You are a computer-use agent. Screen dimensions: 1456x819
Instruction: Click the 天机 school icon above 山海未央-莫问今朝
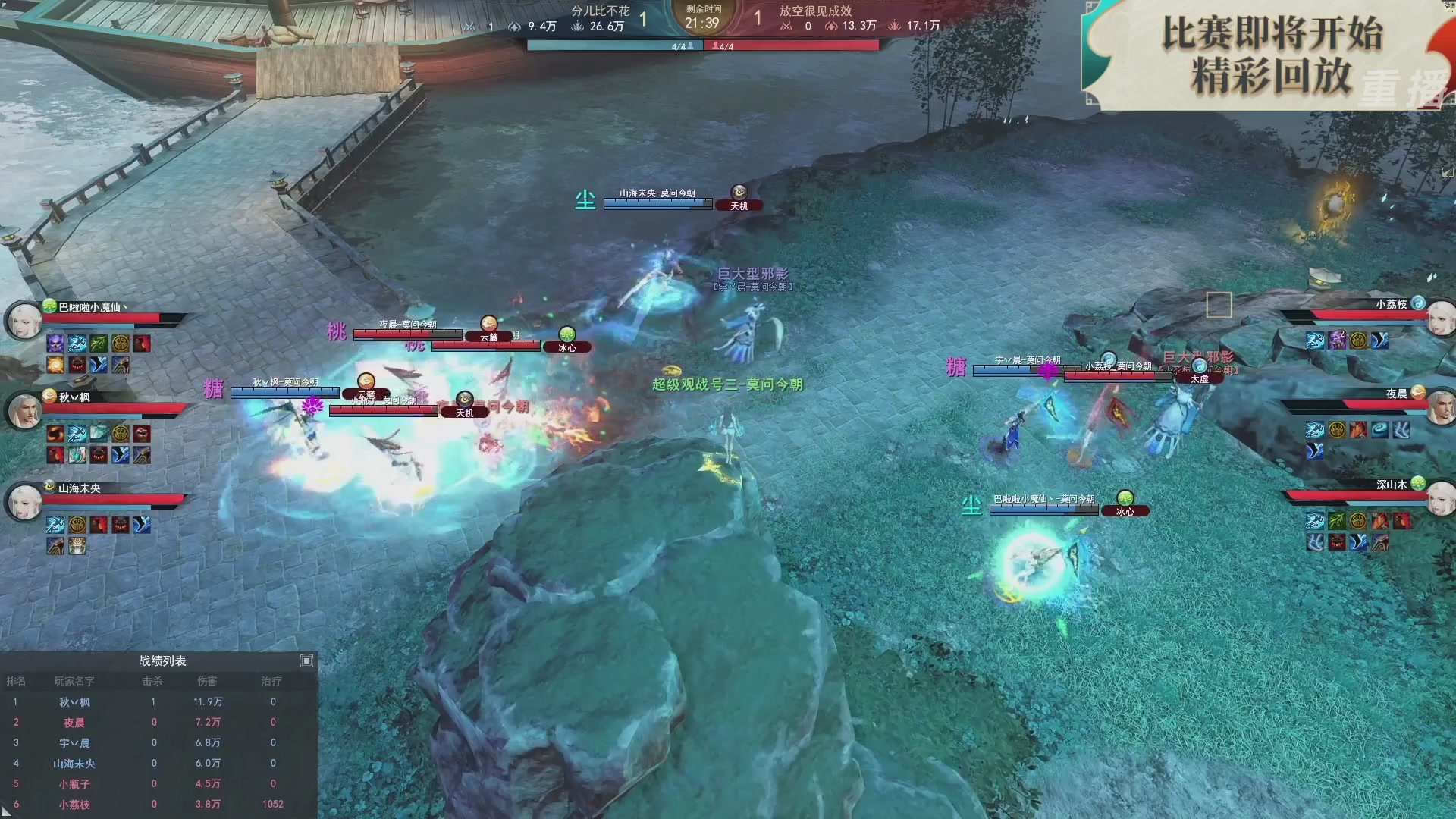pos(739,193)
